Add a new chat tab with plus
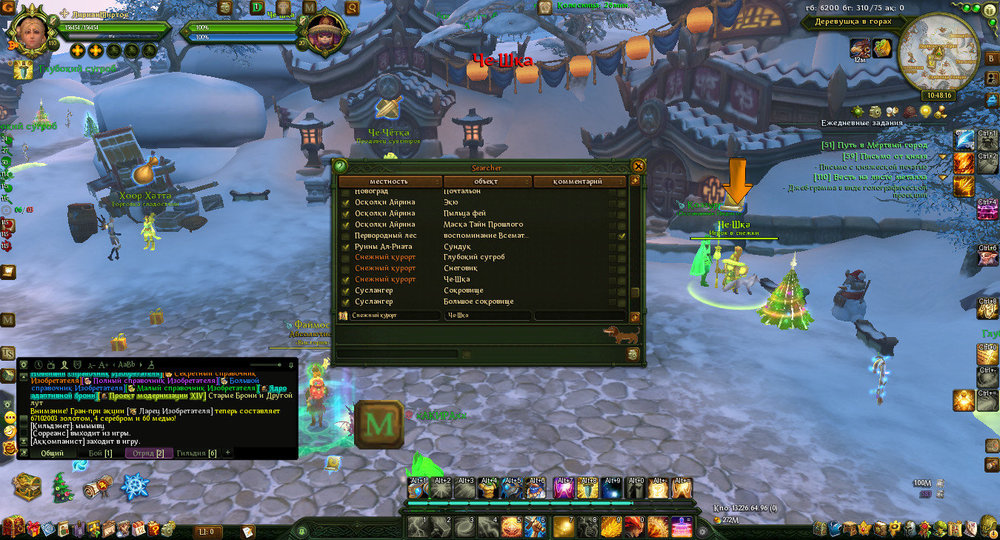1000x540 pixels. (227, 453)
